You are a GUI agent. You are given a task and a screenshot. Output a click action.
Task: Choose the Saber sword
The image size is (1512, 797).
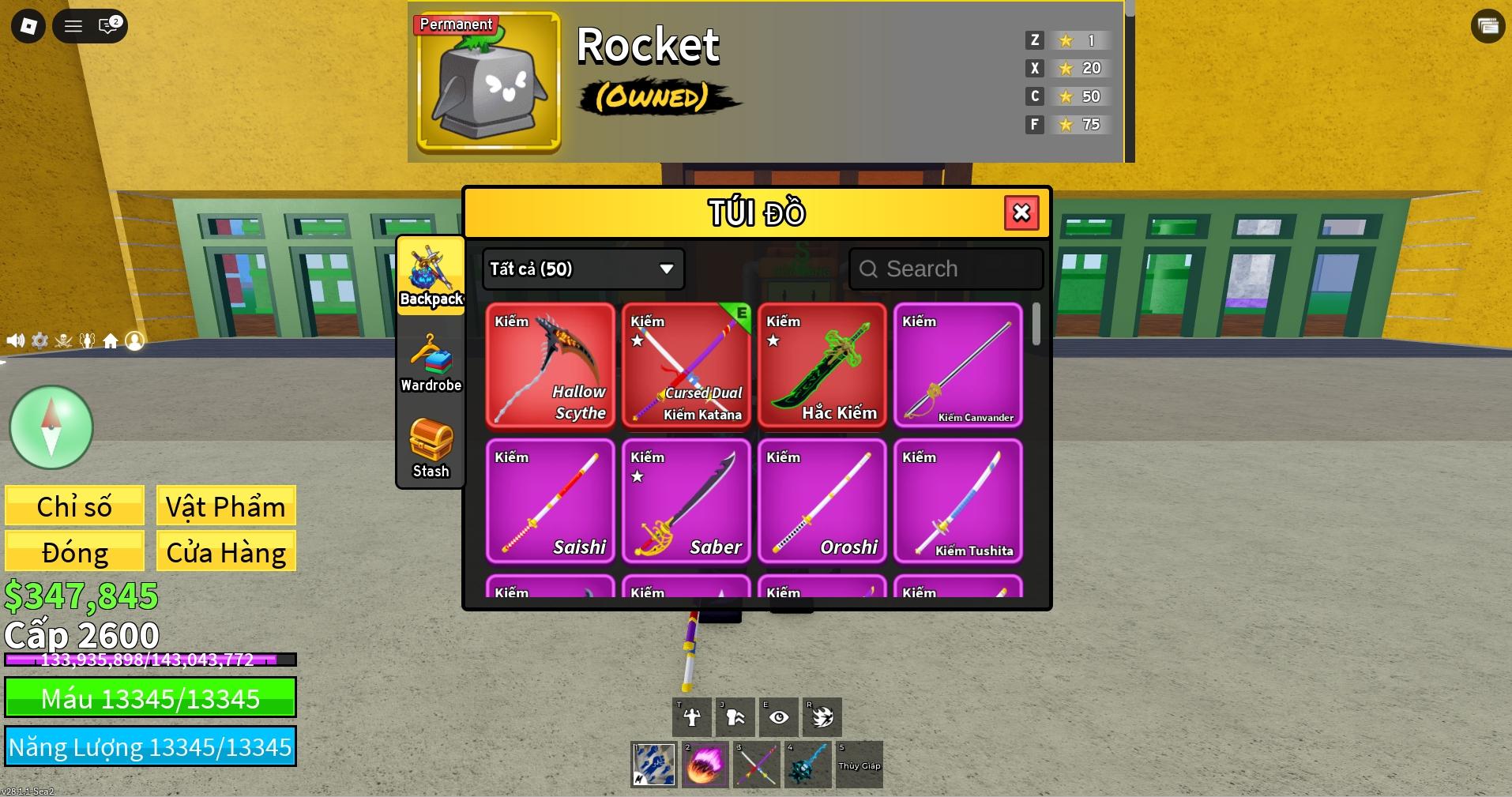pyautogui.click(x=686, y=501)
